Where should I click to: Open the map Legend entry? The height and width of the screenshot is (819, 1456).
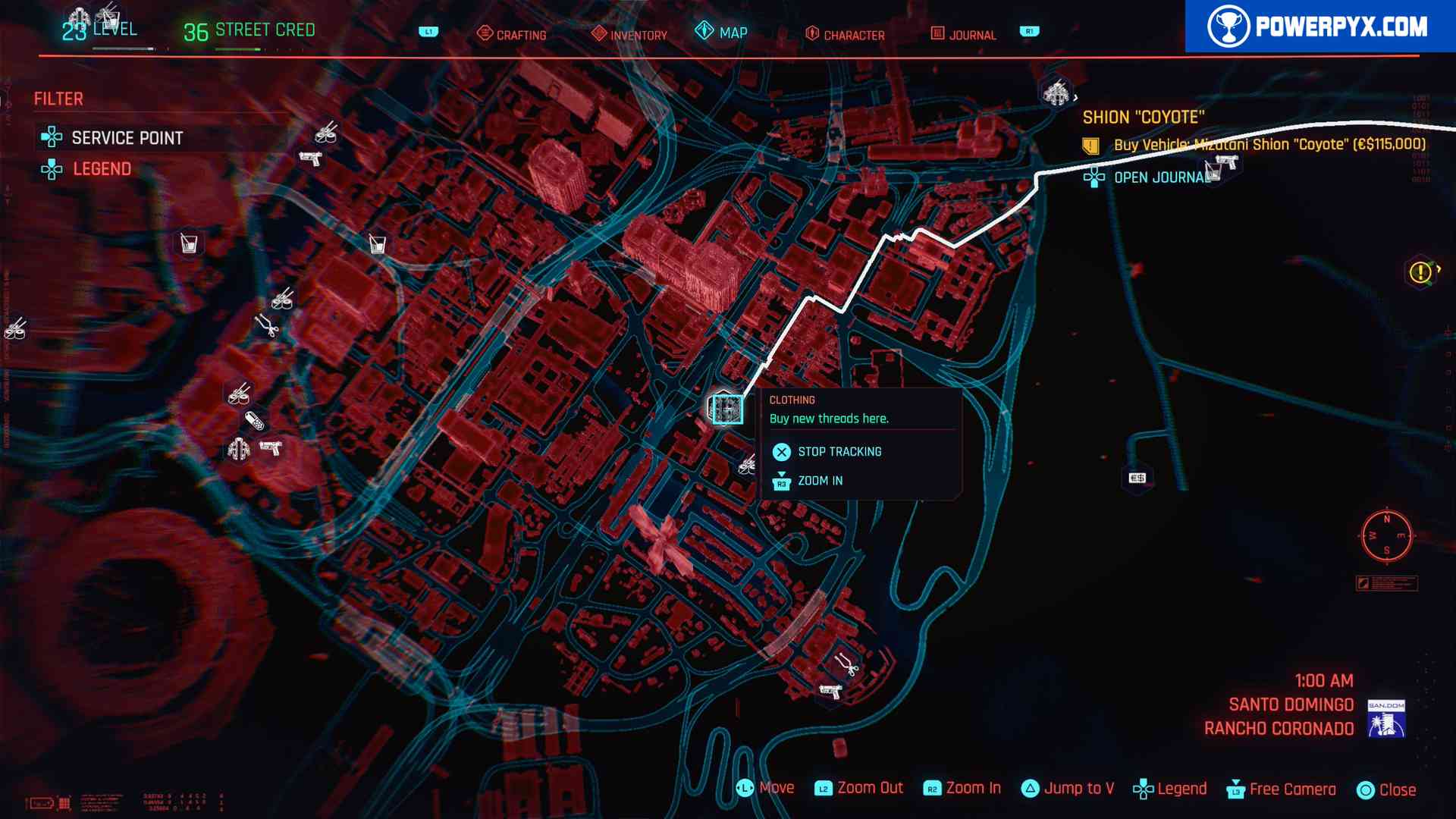point(102,169)
